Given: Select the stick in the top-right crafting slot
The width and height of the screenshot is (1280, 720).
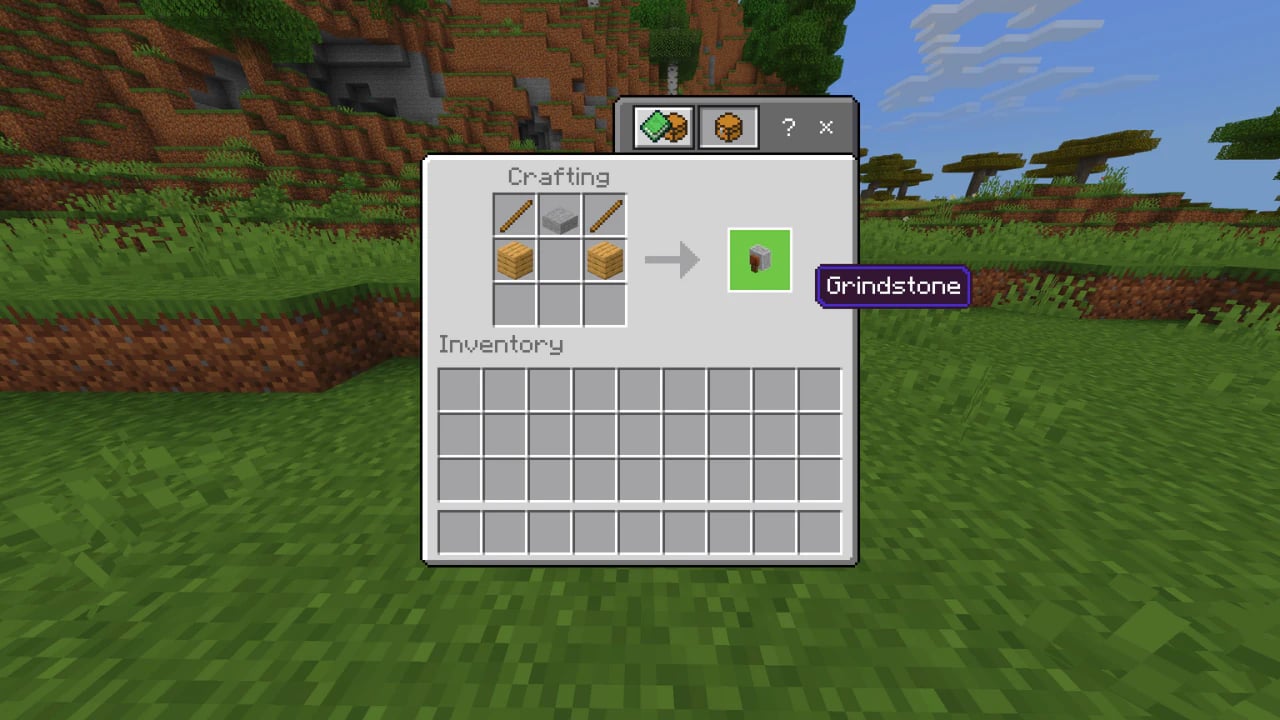Looking at the screenshot, I should 604,214.
